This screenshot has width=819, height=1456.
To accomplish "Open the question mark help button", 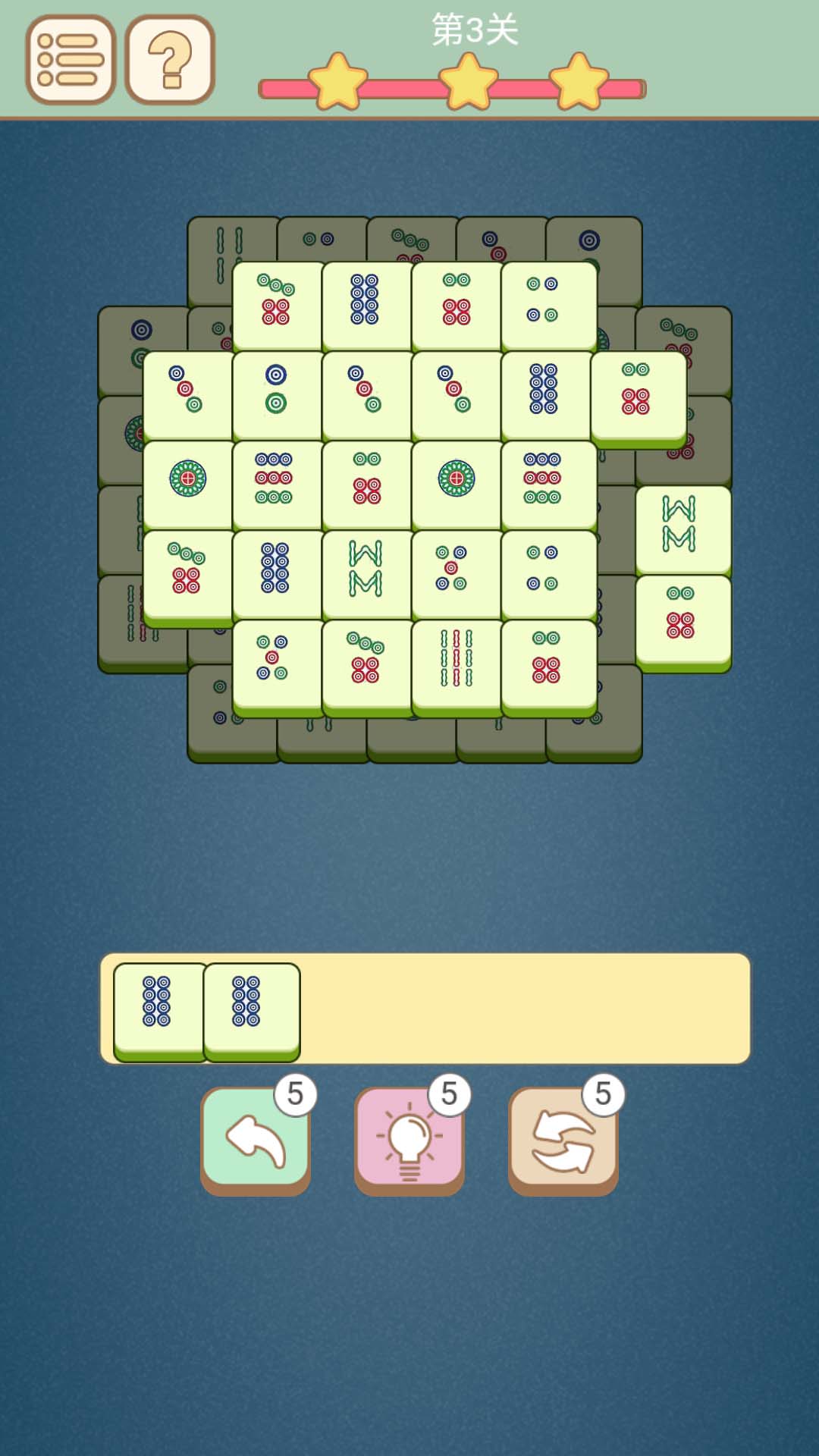I will 170,59.
